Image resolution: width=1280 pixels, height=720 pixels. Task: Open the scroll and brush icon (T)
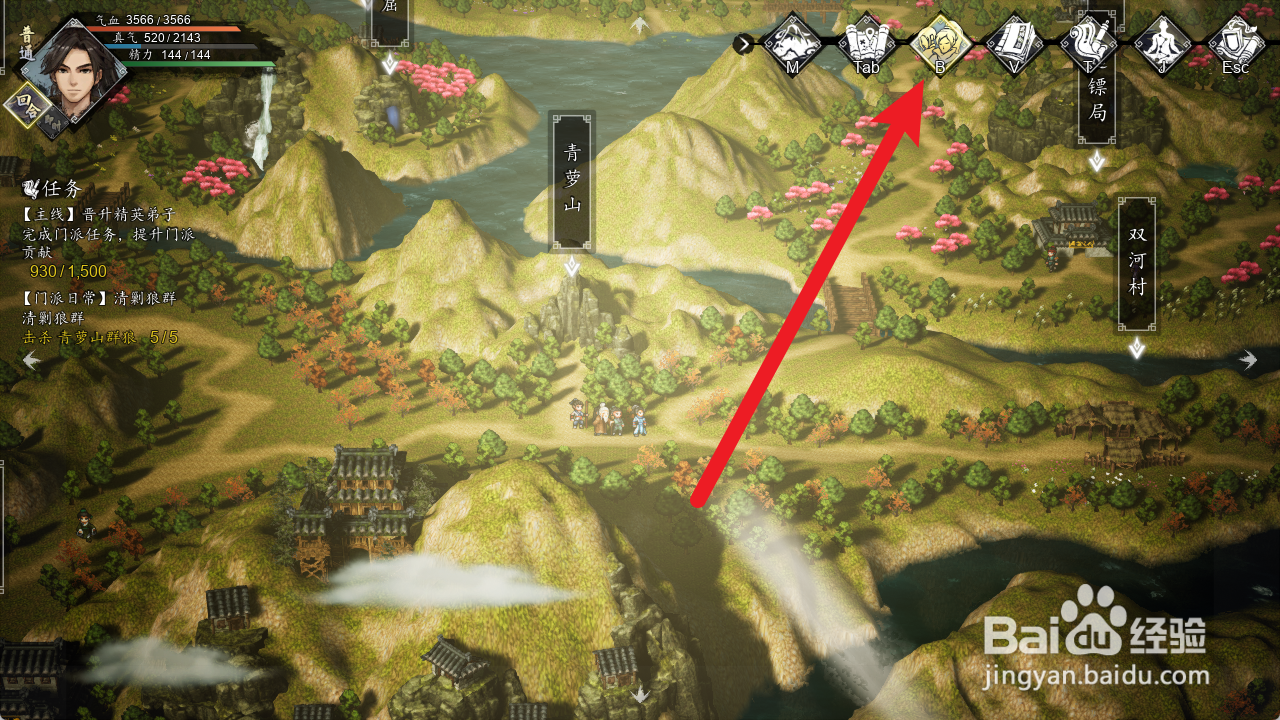(1088, 43)
